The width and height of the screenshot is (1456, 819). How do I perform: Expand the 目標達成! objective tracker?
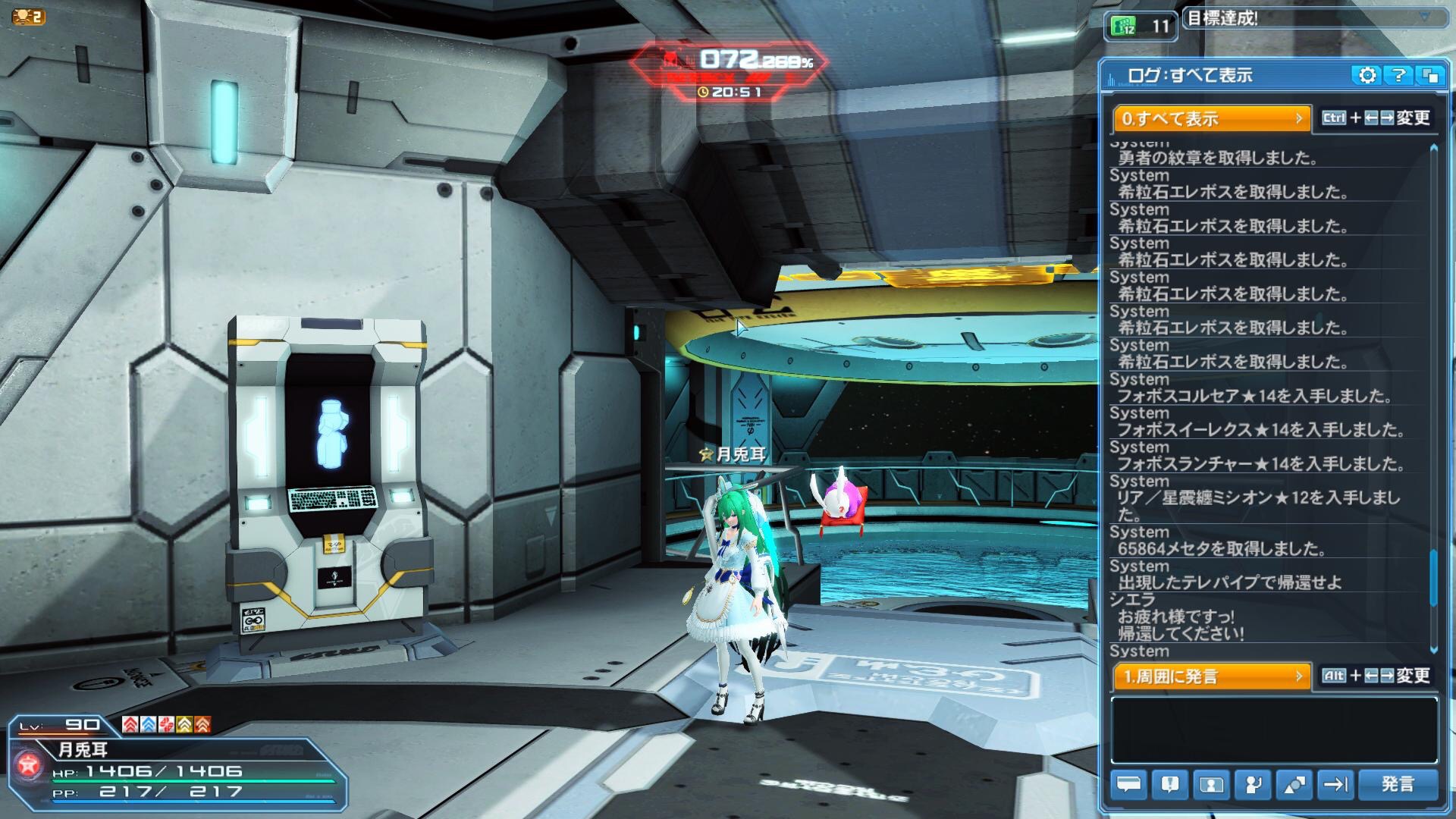1424,17
